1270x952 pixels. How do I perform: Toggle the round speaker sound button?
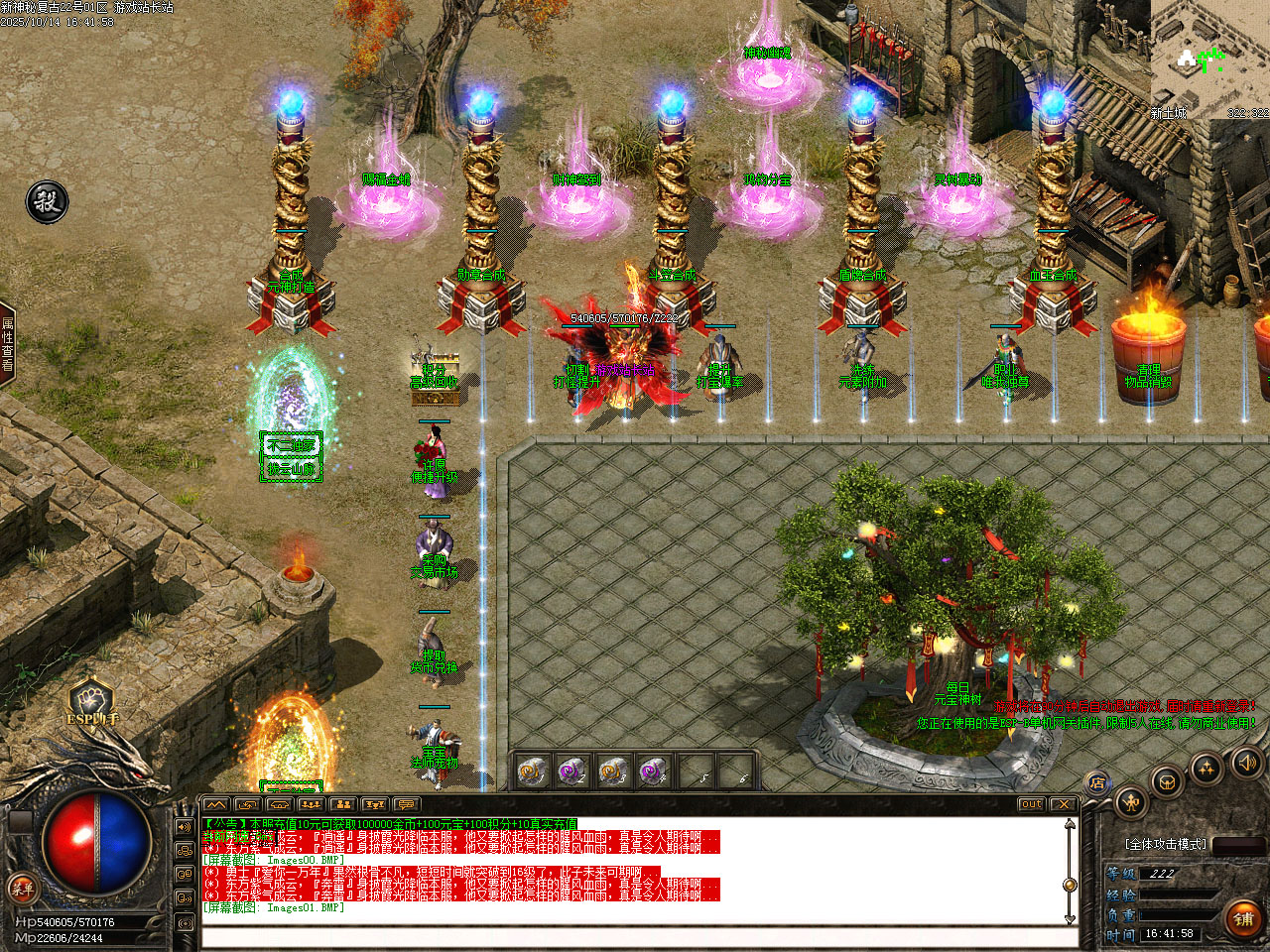pyautogui.click(x=1246, y=762)
